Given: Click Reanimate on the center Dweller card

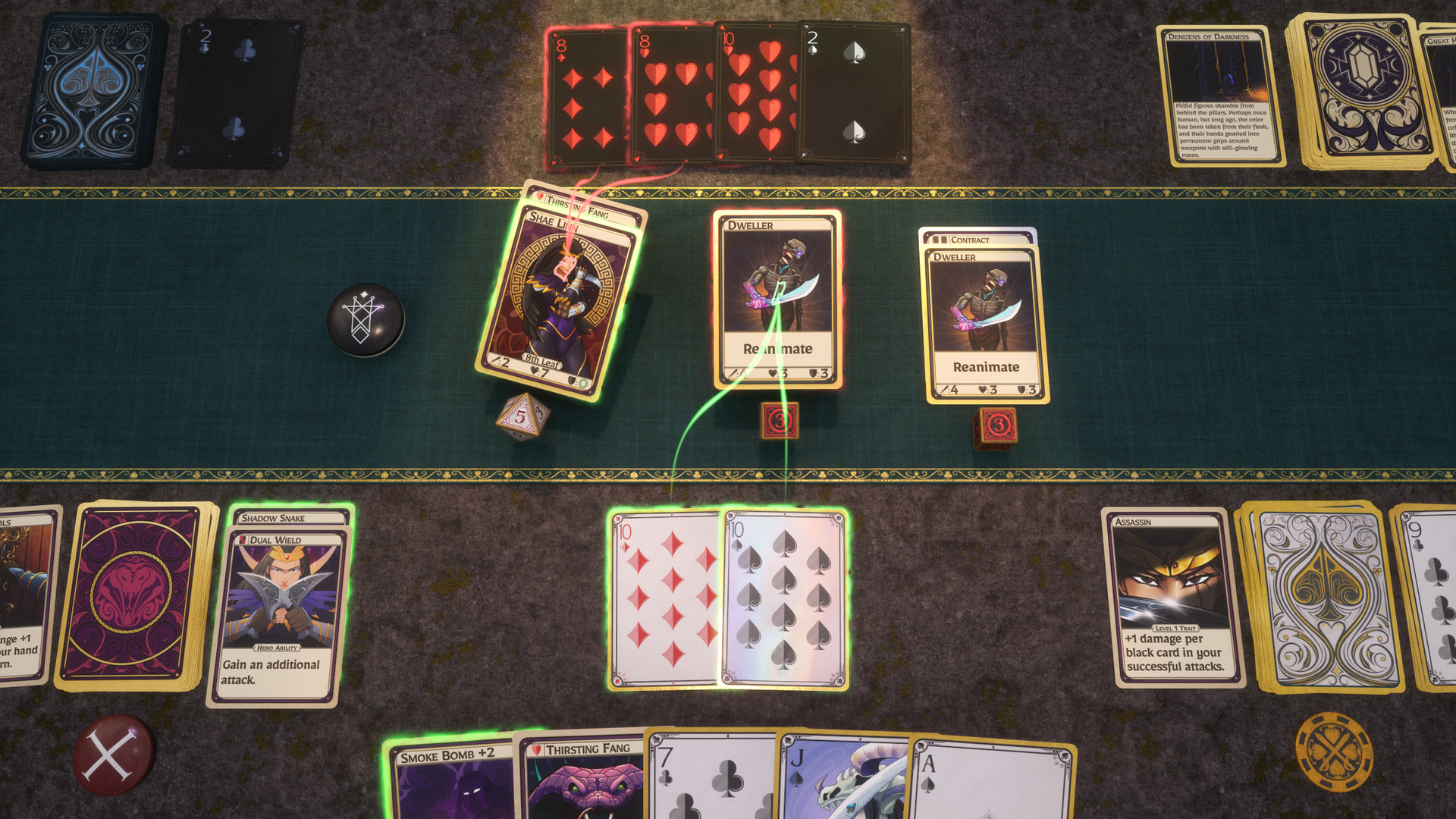Looking at the screenshot, I should coord(777,349).
